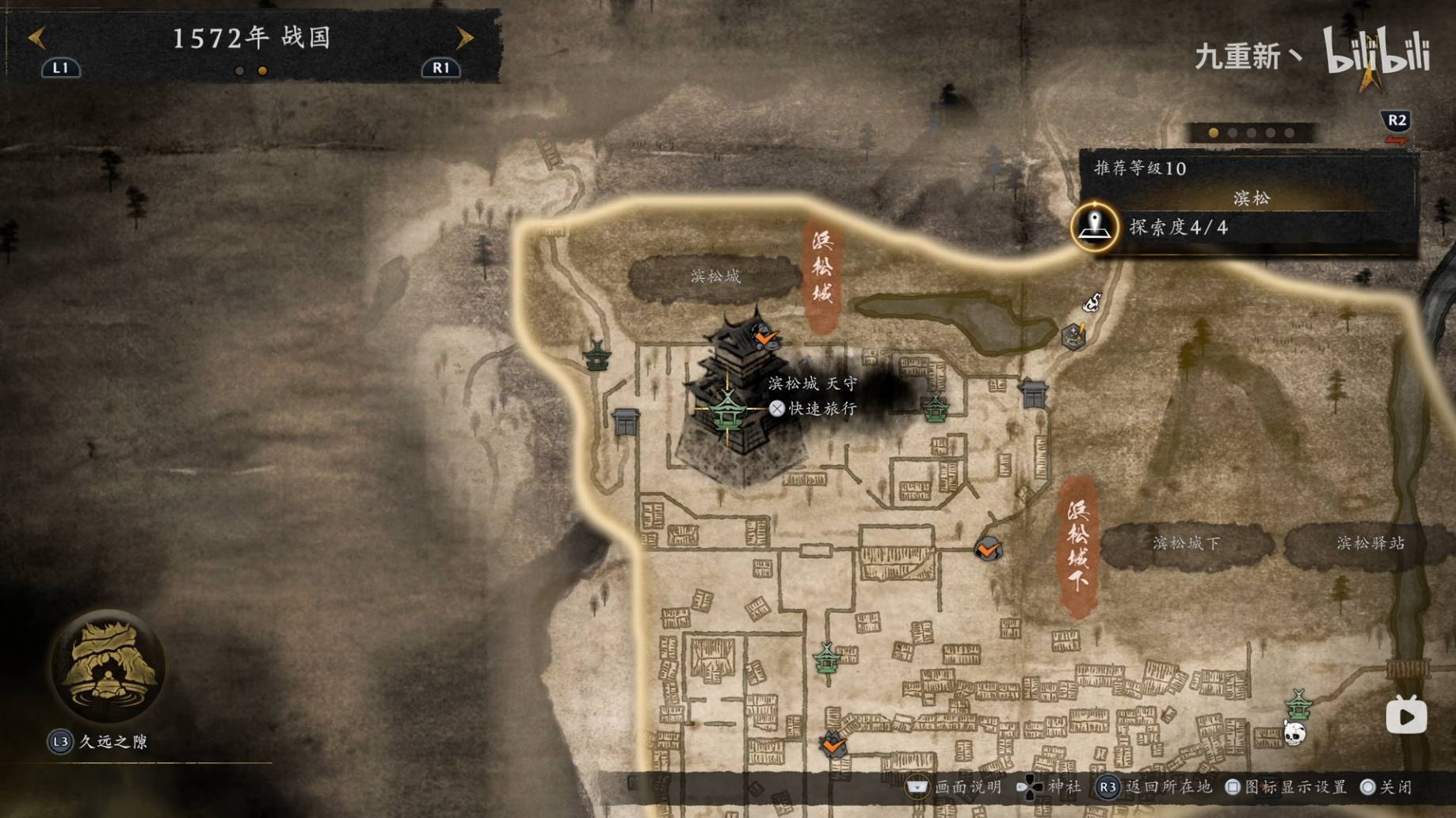The width and height of the screenshot is (1456, 818).
Task: Select the highlighted 滨松城 天守 shrine marker
Action: tap(727, 409)
